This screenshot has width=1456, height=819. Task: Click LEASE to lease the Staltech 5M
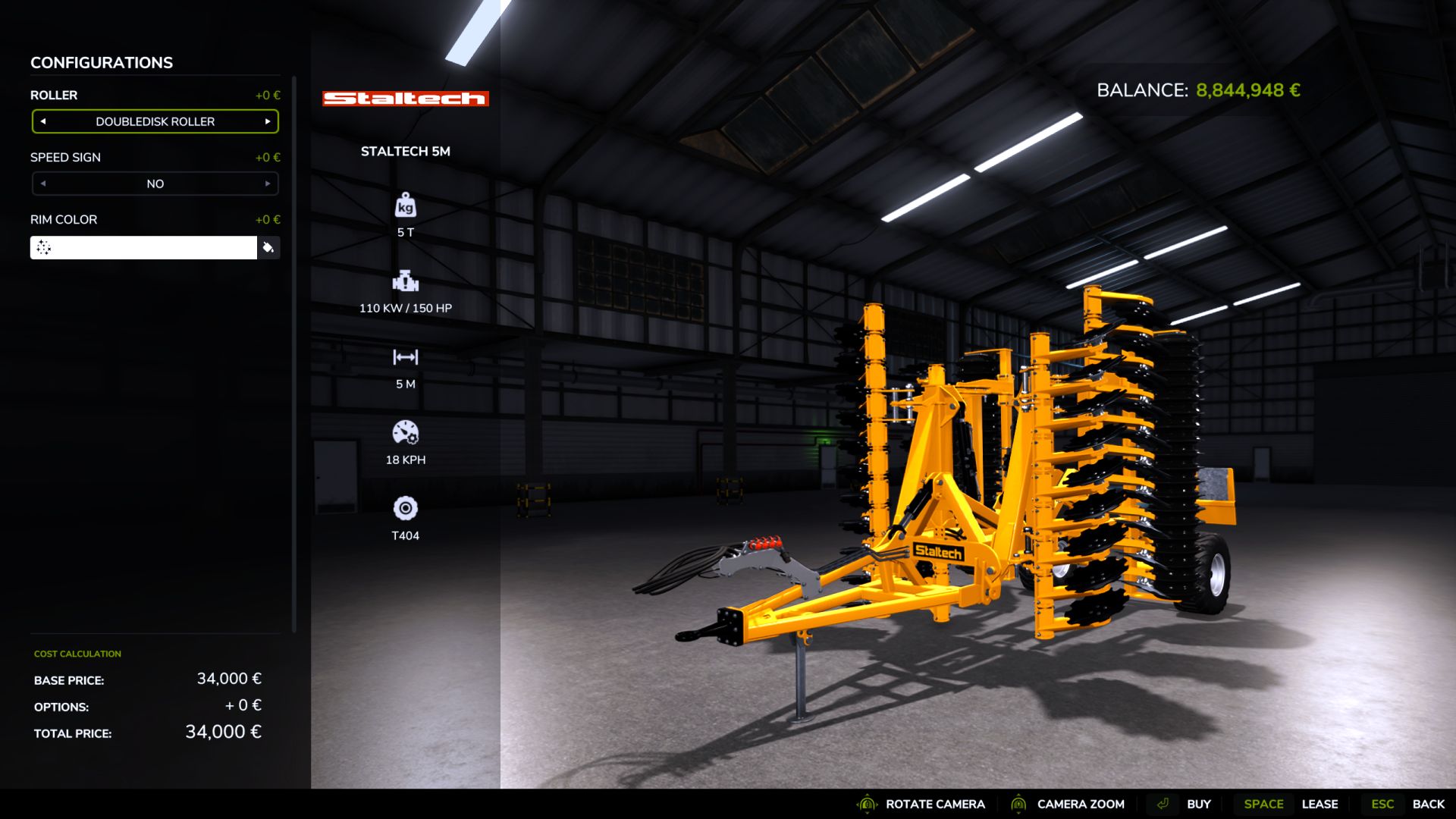tap(1320, 804)
